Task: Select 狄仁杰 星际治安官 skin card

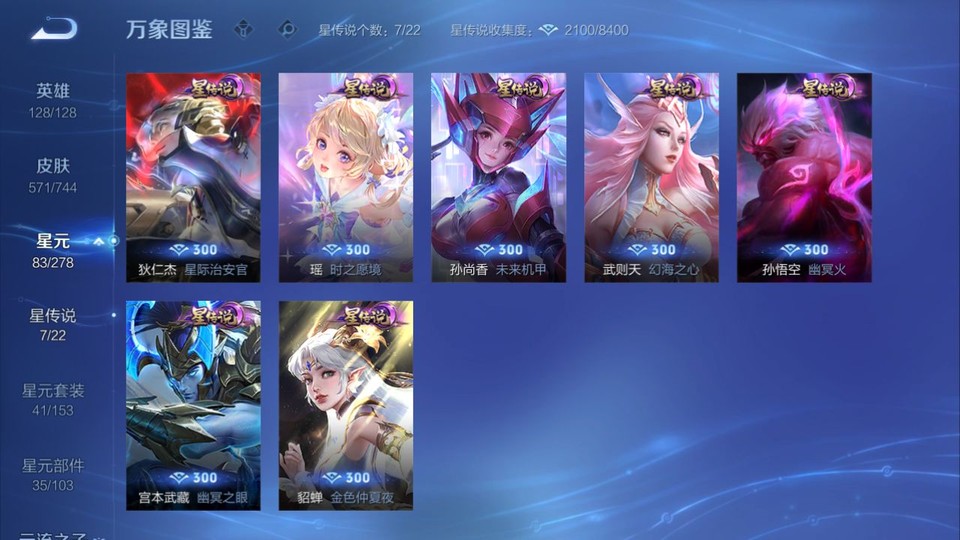Action: pos(193,177)
